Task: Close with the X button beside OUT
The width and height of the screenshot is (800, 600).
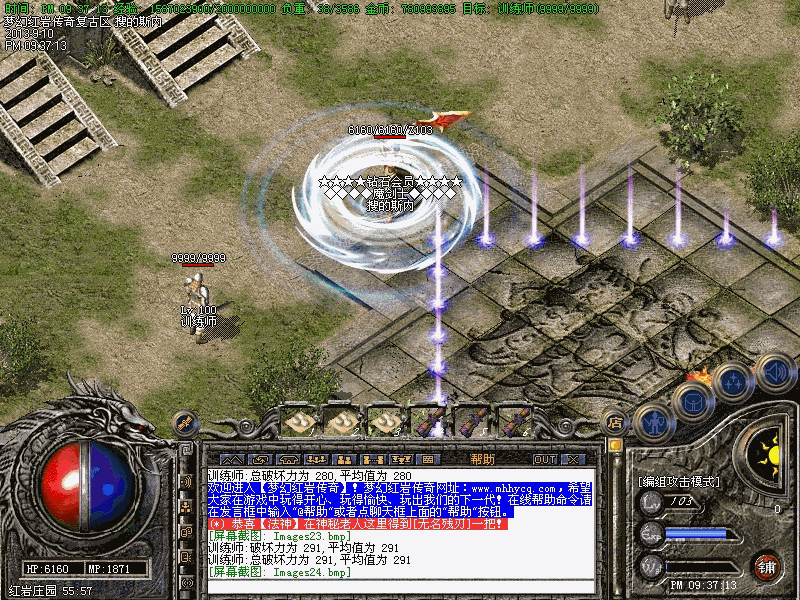Action: (573, 459)
